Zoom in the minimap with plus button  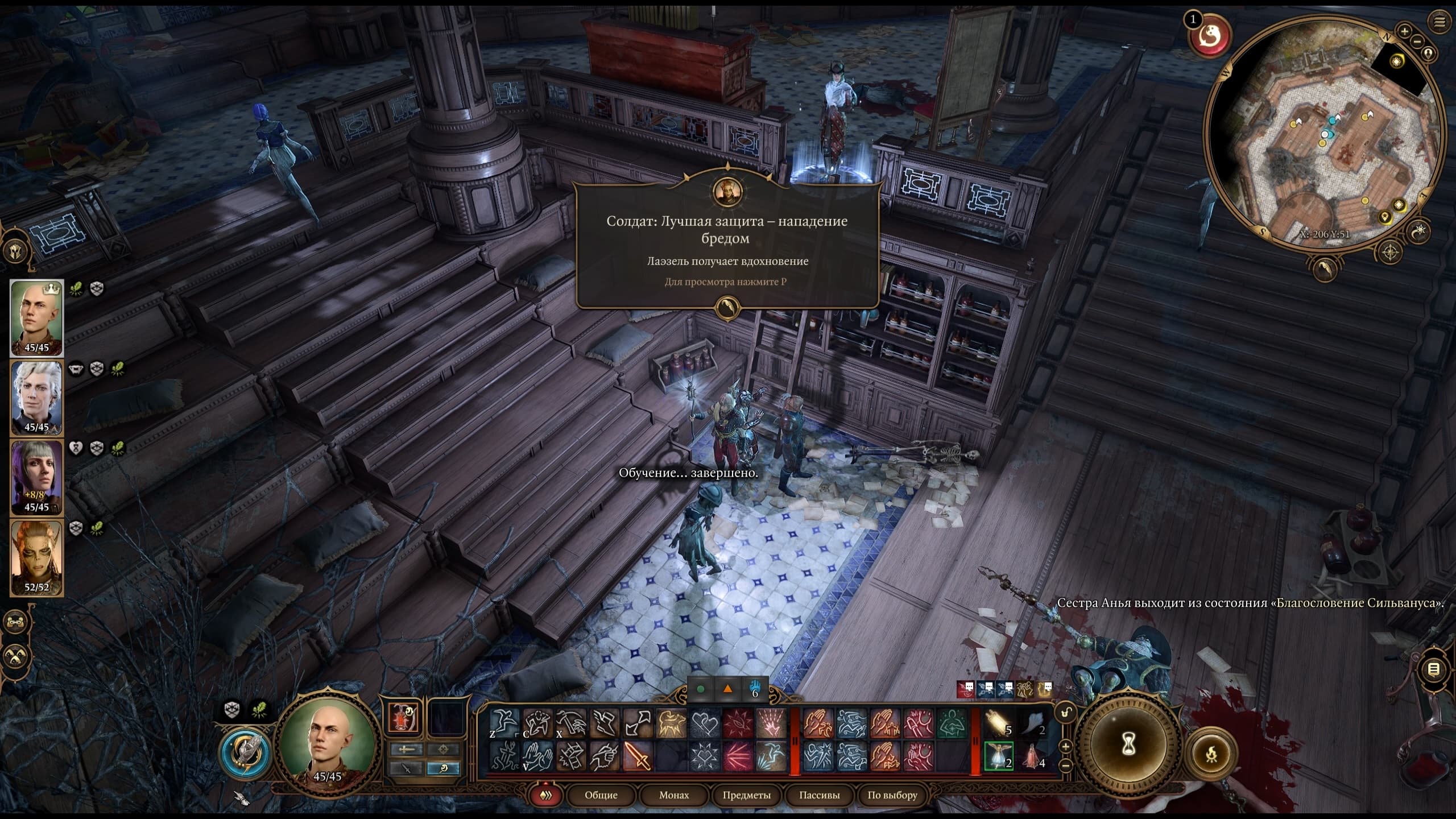1404,31
